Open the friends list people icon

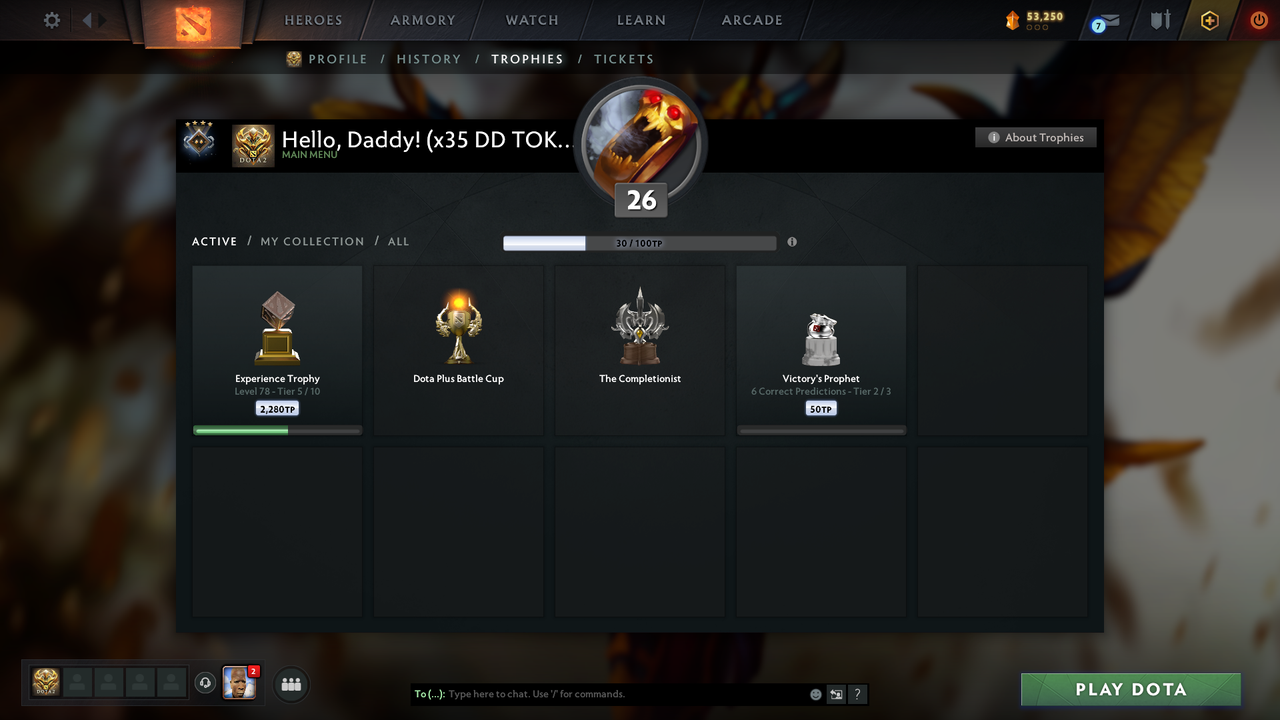(x=290, y=684)
